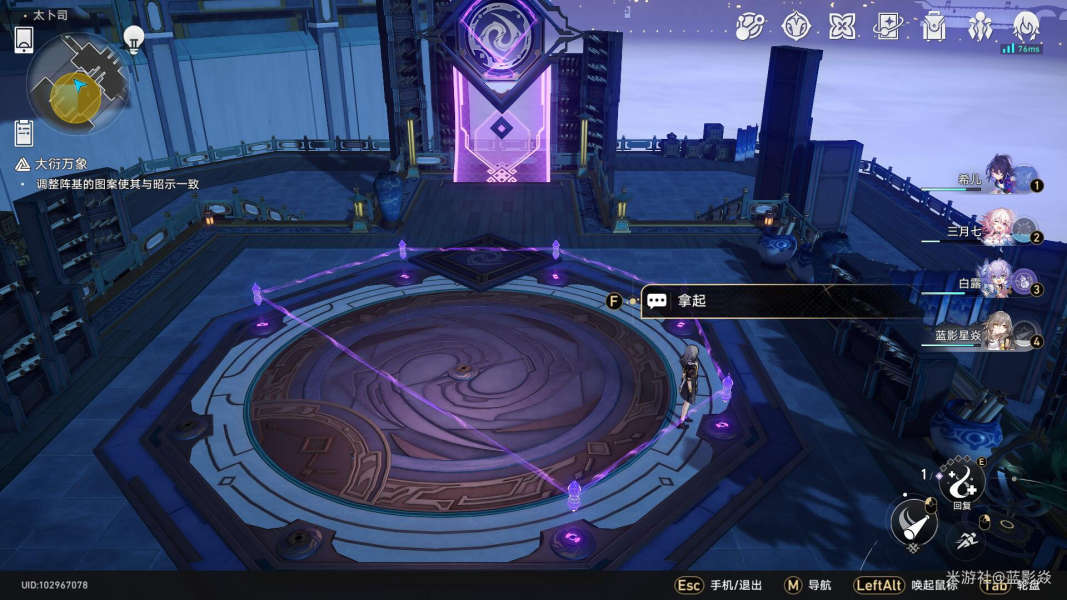Open the star card warp icon
The width and height of the screenshot is (1067, 600).
pyautogui.click(x=888, y=26)
